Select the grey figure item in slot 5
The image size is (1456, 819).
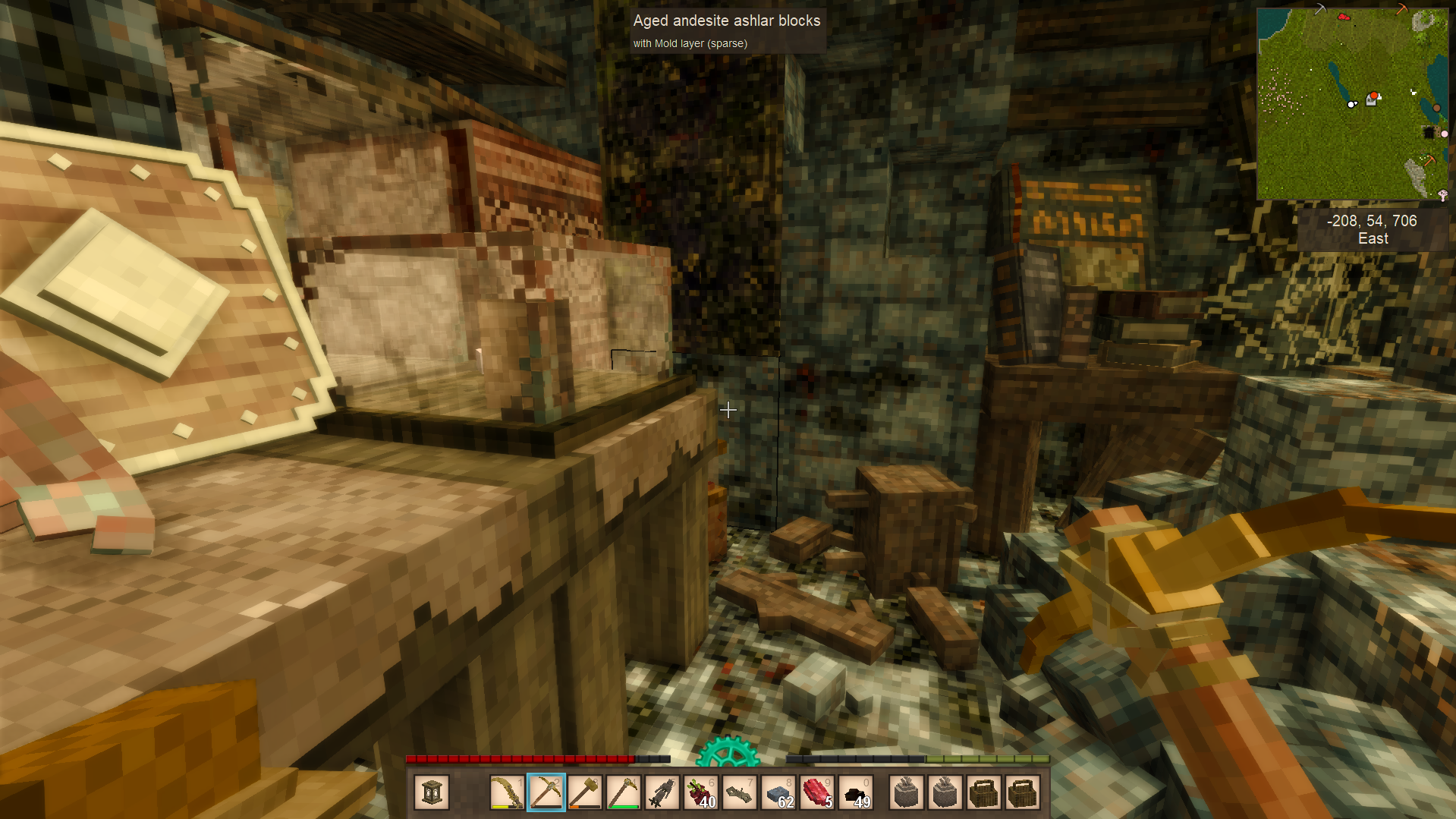[x=662, y=792]
